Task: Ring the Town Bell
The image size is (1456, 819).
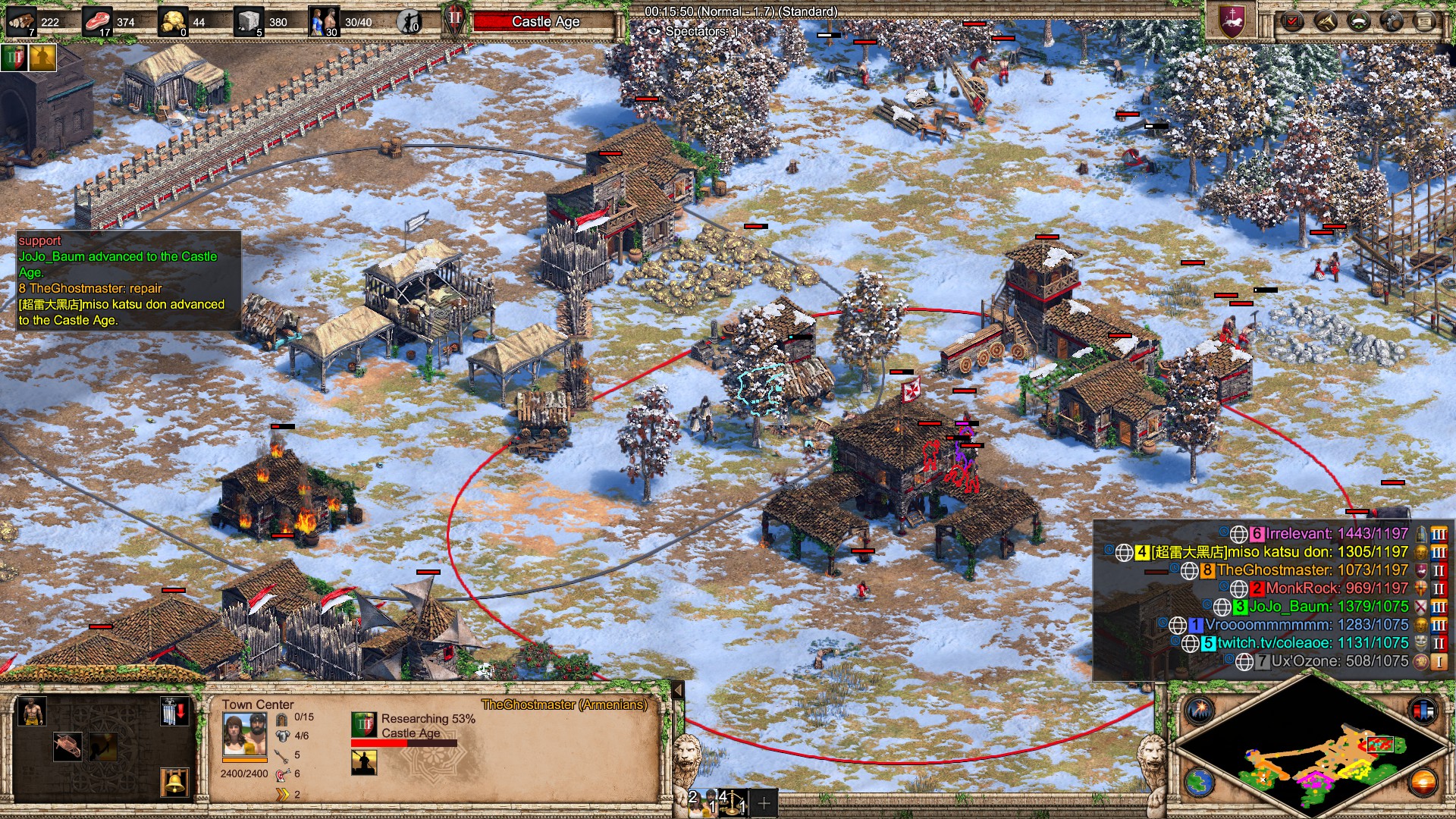Action: coord(174,782)
